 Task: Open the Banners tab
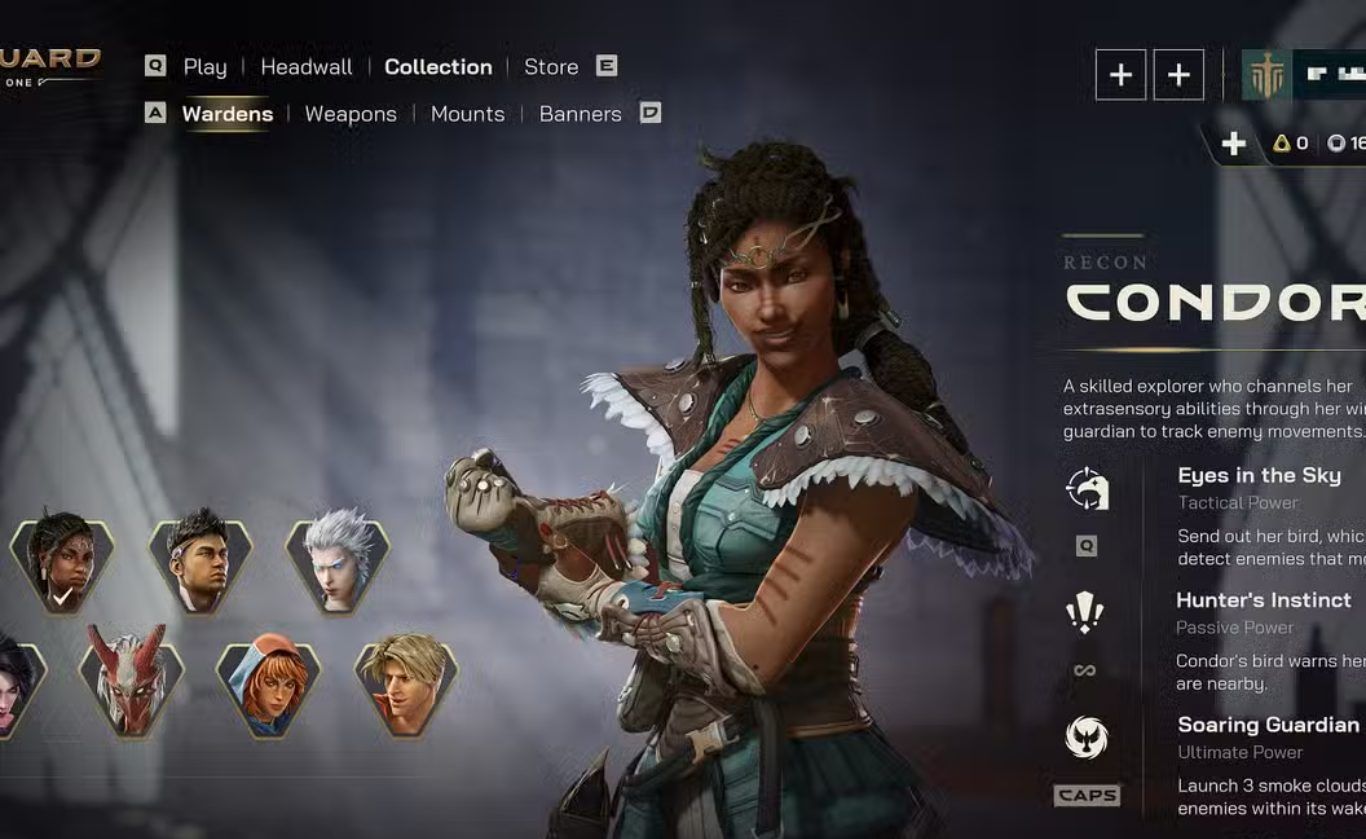pyautogui.click(x=580, y=114)
